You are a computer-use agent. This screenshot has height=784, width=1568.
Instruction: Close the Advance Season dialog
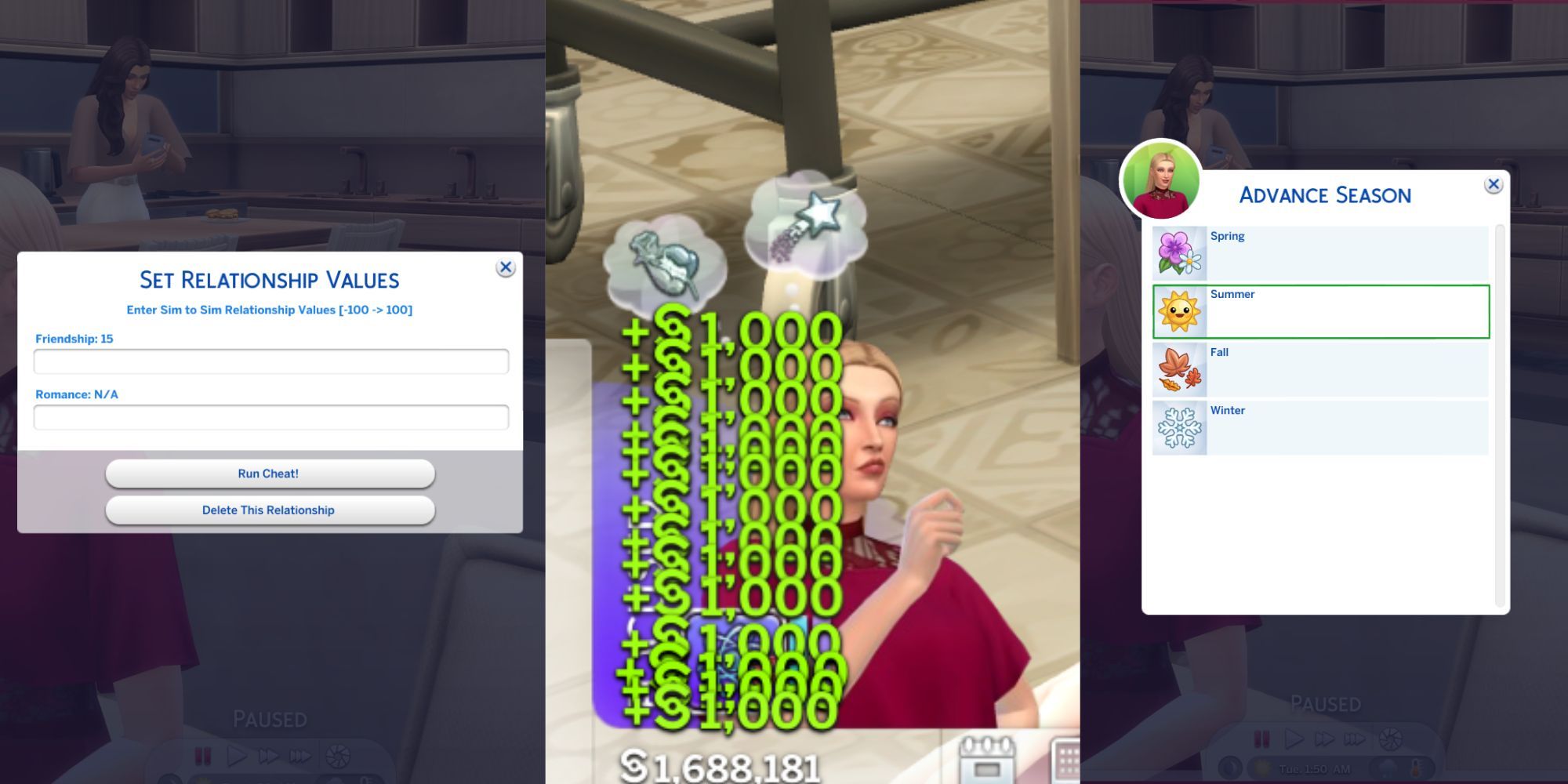(1494, 186)
